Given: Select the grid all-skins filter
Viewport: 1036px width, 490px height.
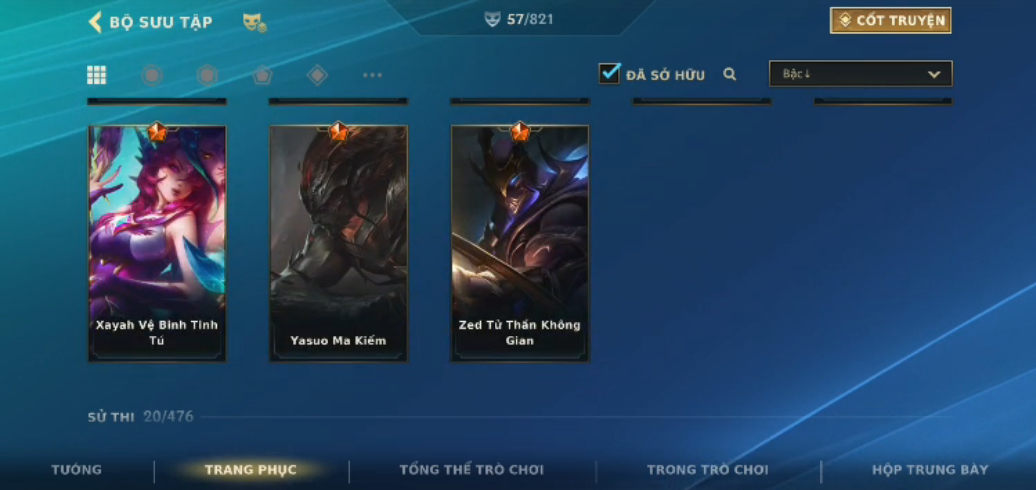Looking at the screenshot, I should point(97,75).
